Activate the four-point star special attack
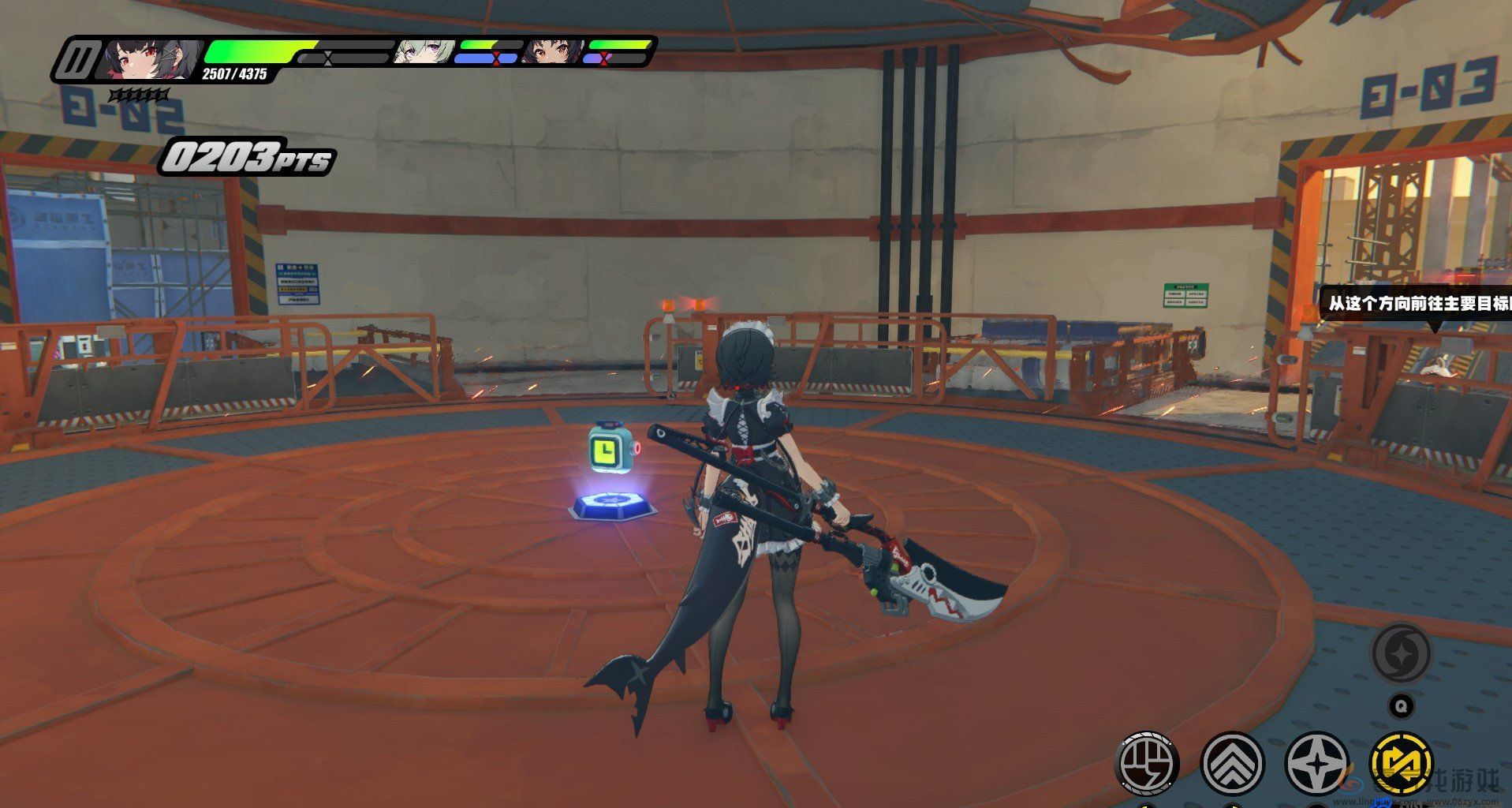1512x808 pixels. [1316, 764]
